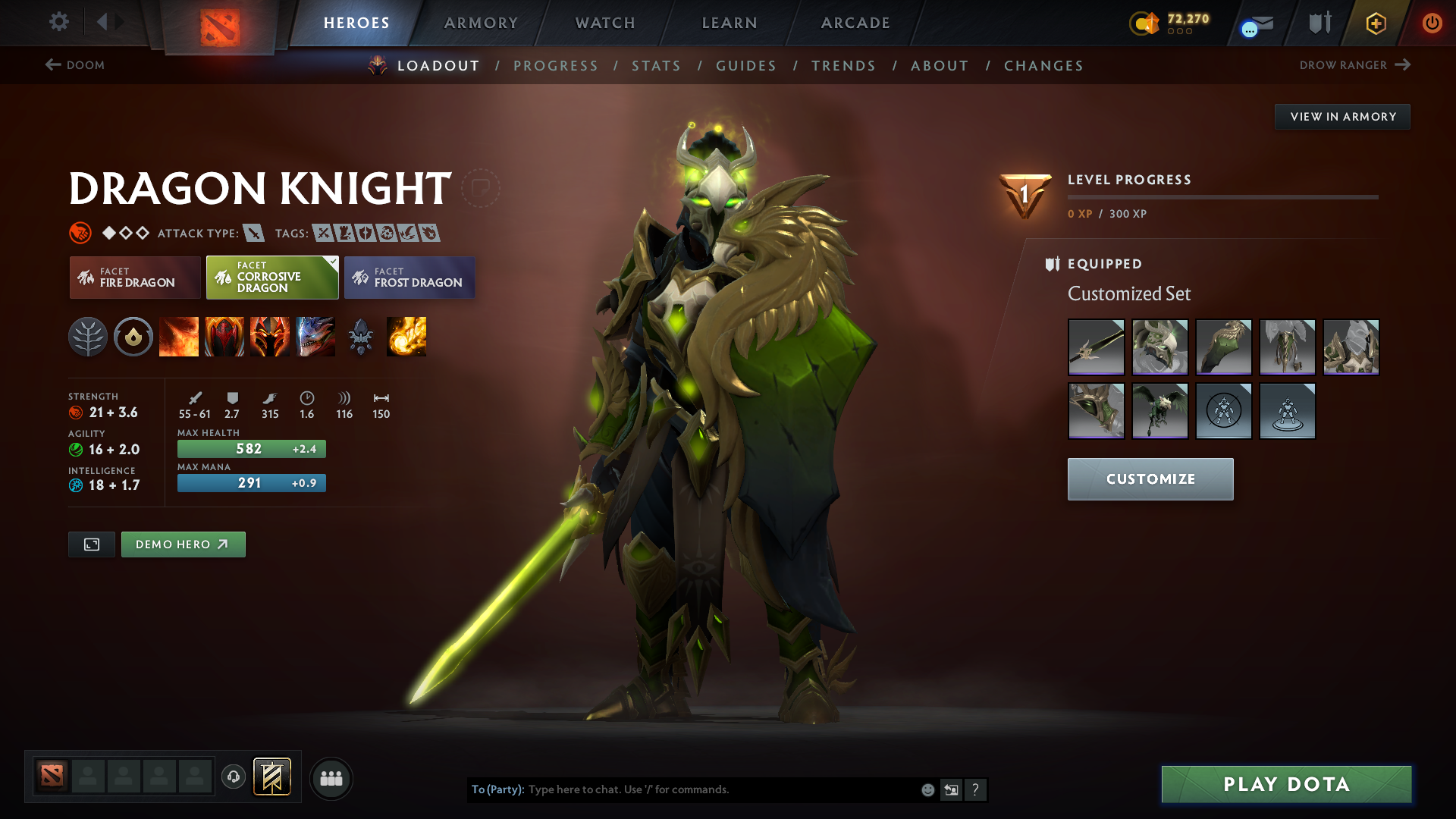Deselect the checked Corrosive Dragon facet
The width and height of the screenshot is (1456, 819).
pyautogui.click(x=271, y=278)
